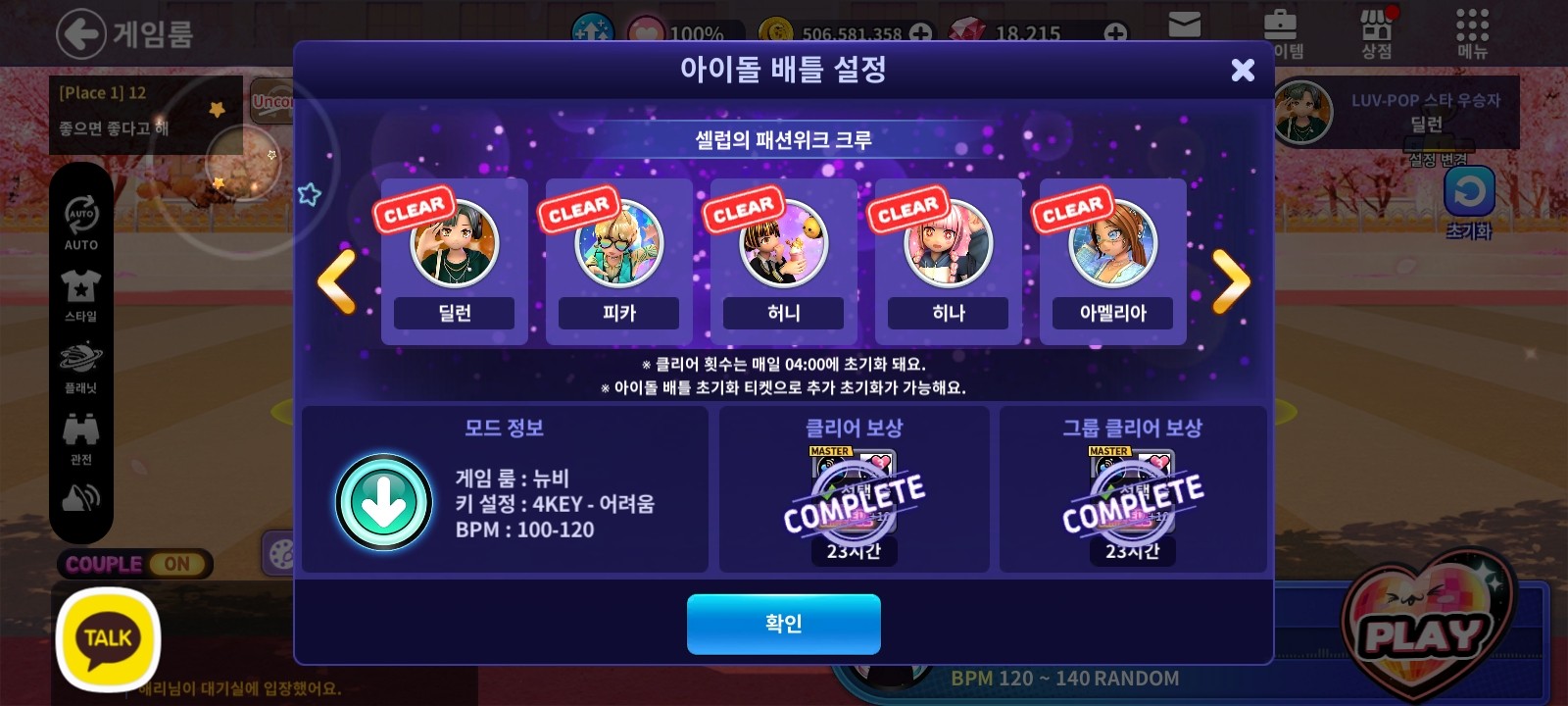Show previous idols with left arrow
Image resolution: width=1568 pixels, height=706 pixels.
click(x=337, y=281)
